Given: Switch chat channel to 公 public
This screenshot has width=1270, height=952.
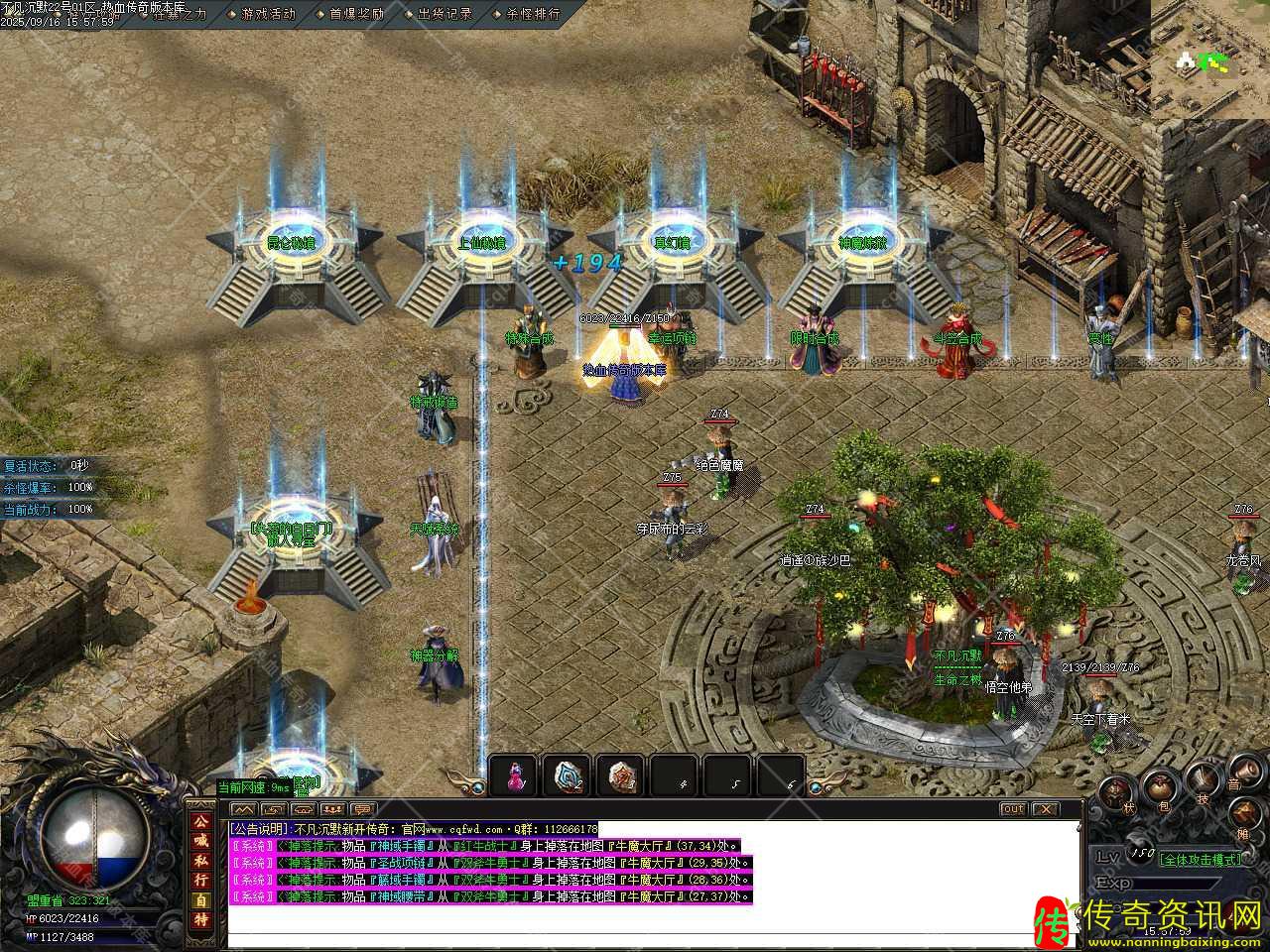Looking at the screenshot, I should pyautogui.click(x=201, y=822).
